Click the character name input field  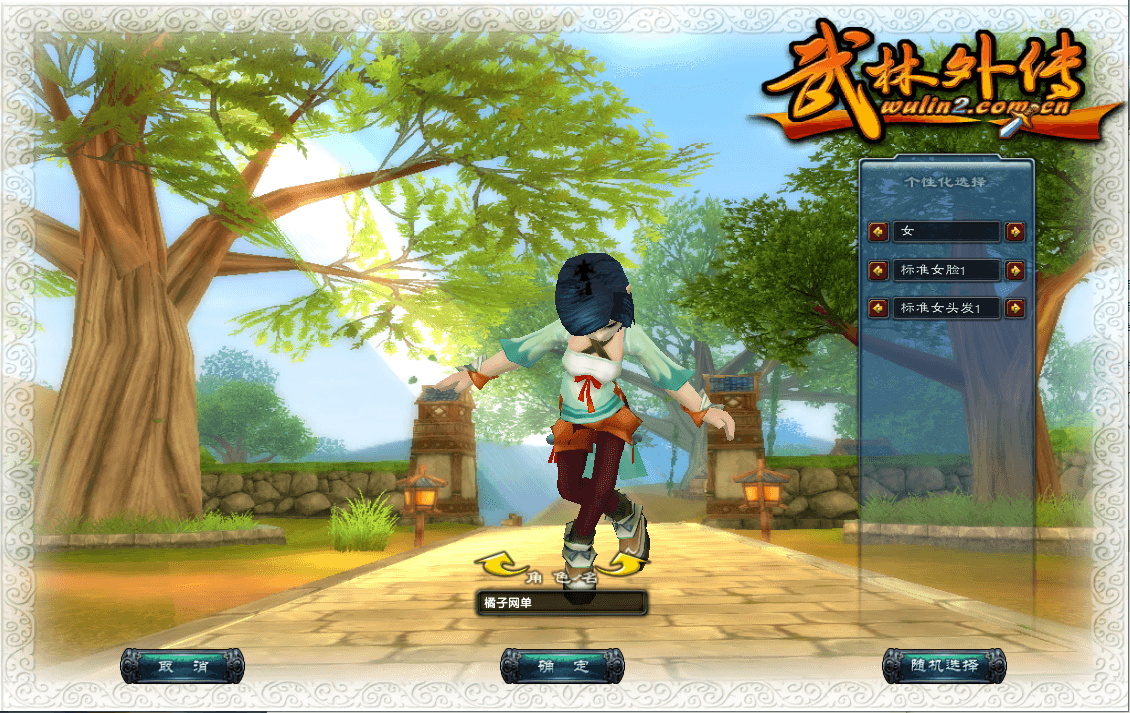561,603
